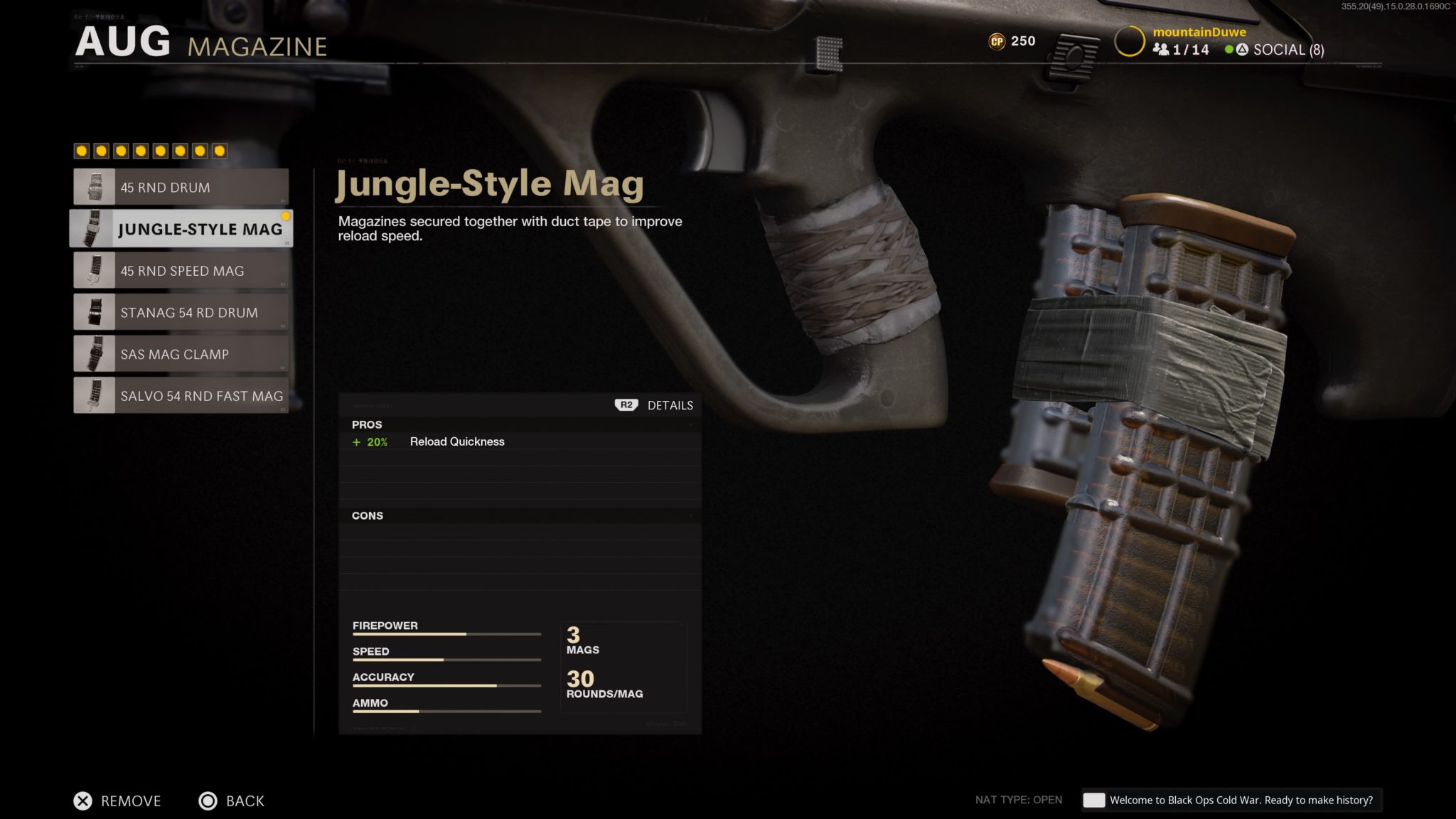The width and height of the screenshot is (1456, 819).
Task: Click the Jungle-Style Mag attachment icon
Action: point(96,229)
